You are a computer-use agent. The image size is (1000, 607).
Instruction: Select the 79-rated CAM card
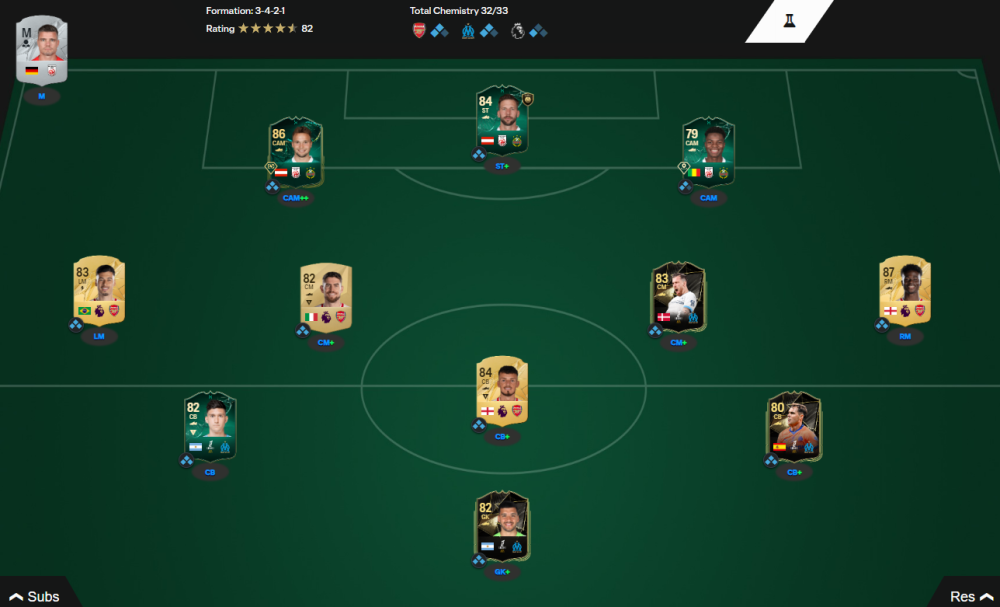[708, 152]
